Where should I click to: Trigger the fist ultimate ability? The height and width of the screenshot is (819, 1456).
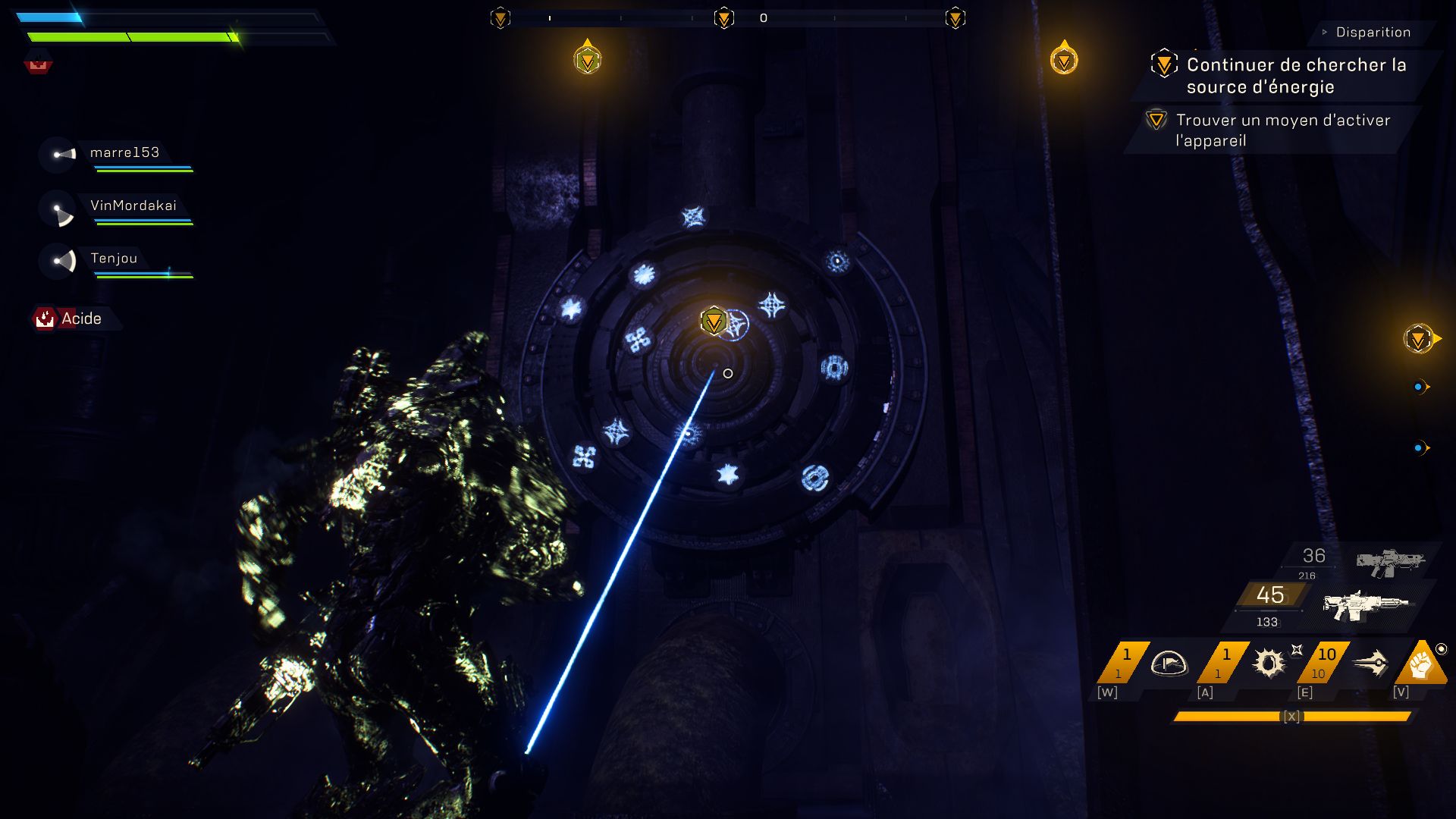pos(1422,665)
